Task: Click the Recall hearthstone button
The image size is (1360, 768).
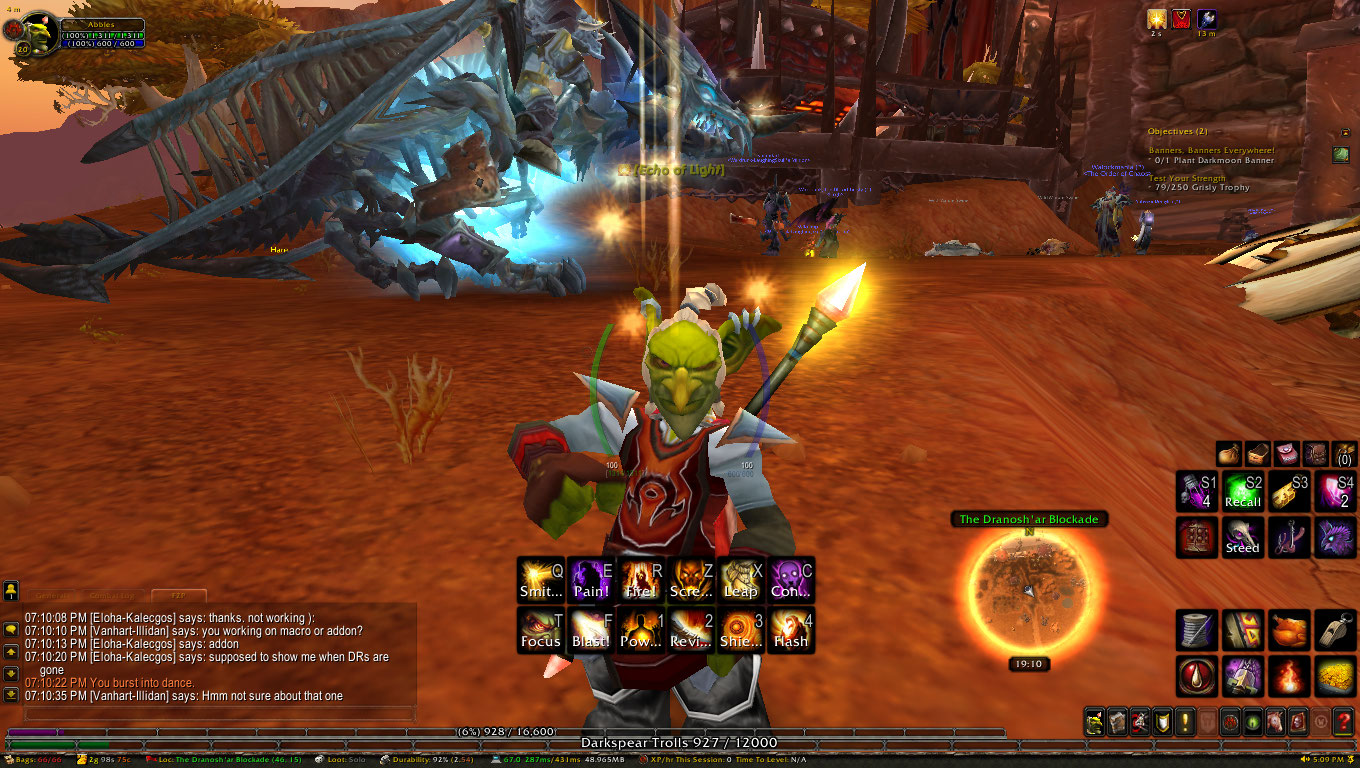Action: [x=1243, y=491]
